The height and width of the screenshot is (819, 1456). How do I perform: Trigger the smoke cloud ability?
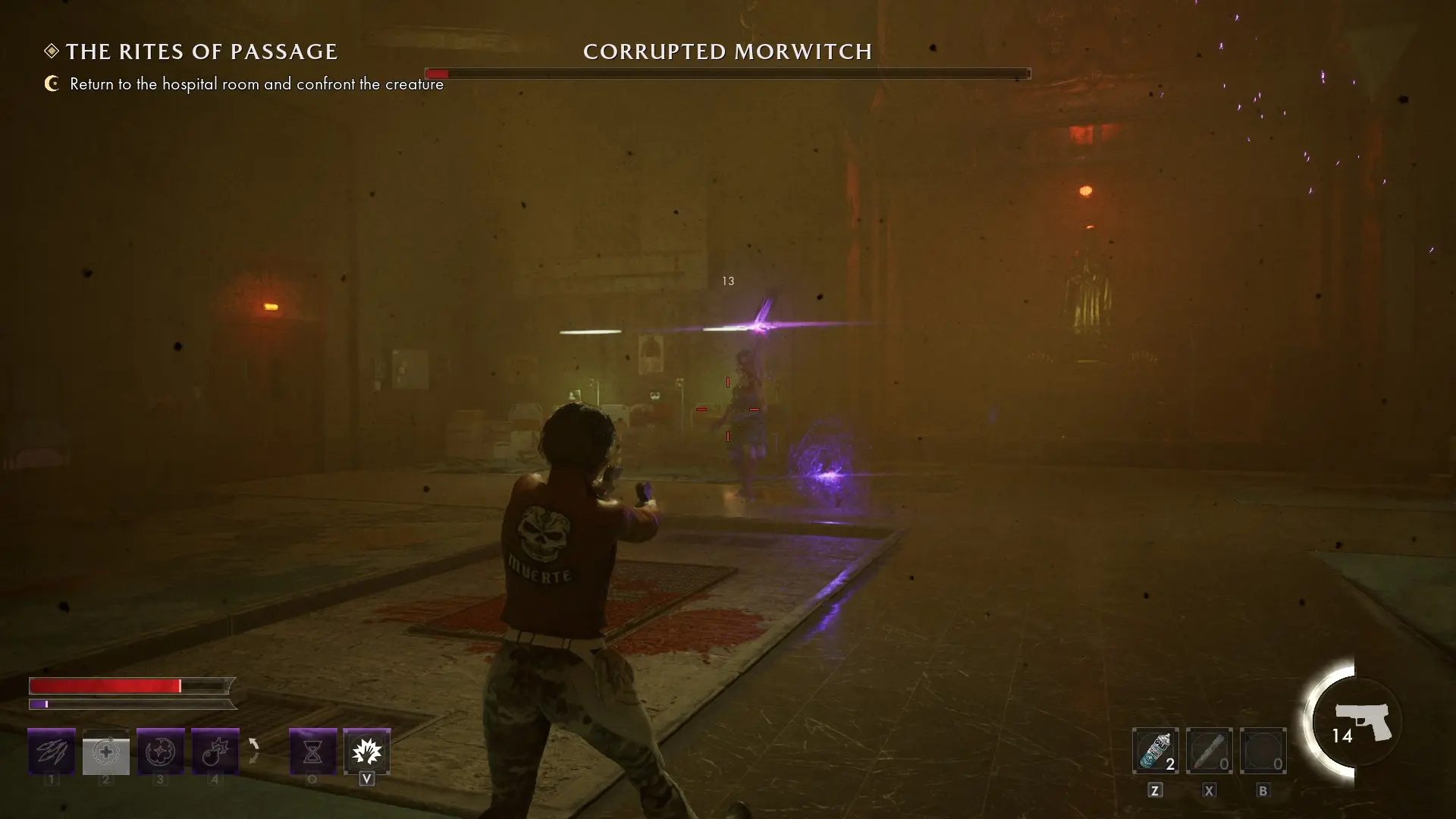(x=161, y=752)
